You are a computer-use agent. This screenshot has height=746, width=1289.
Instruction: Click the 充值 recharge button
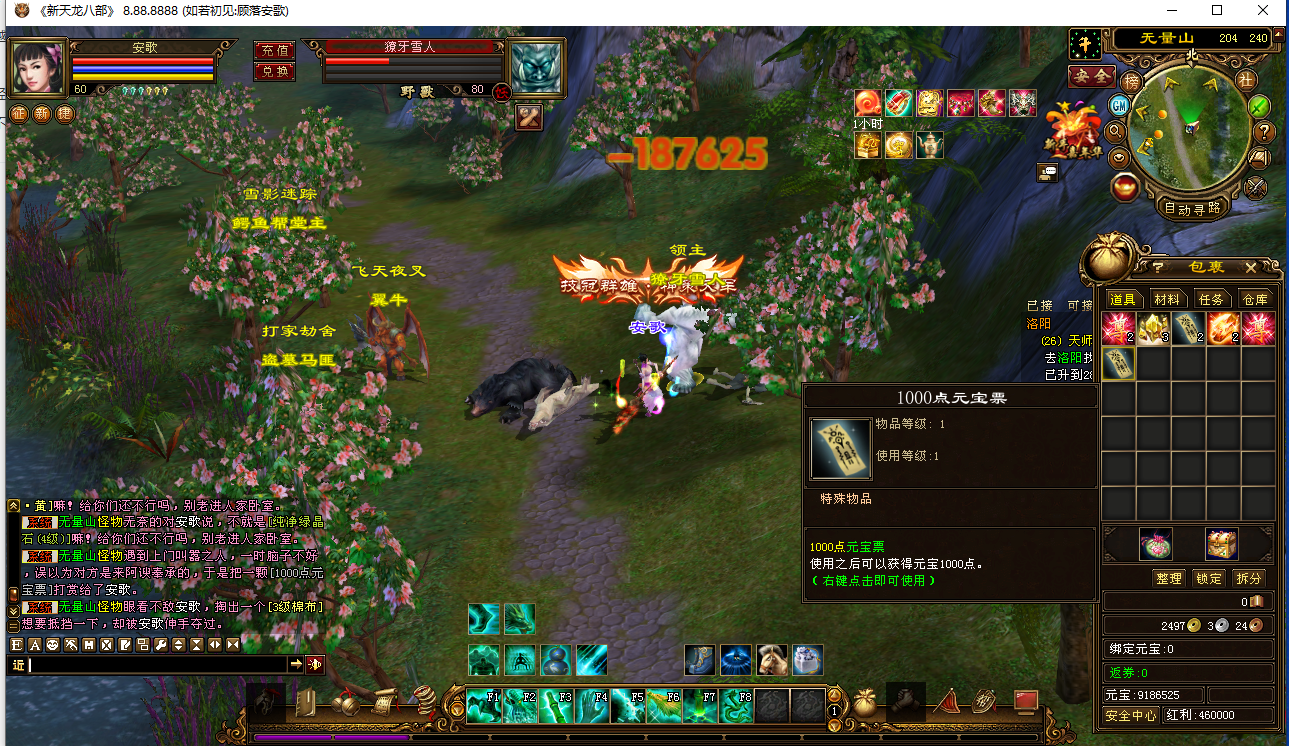click(273, 50)
